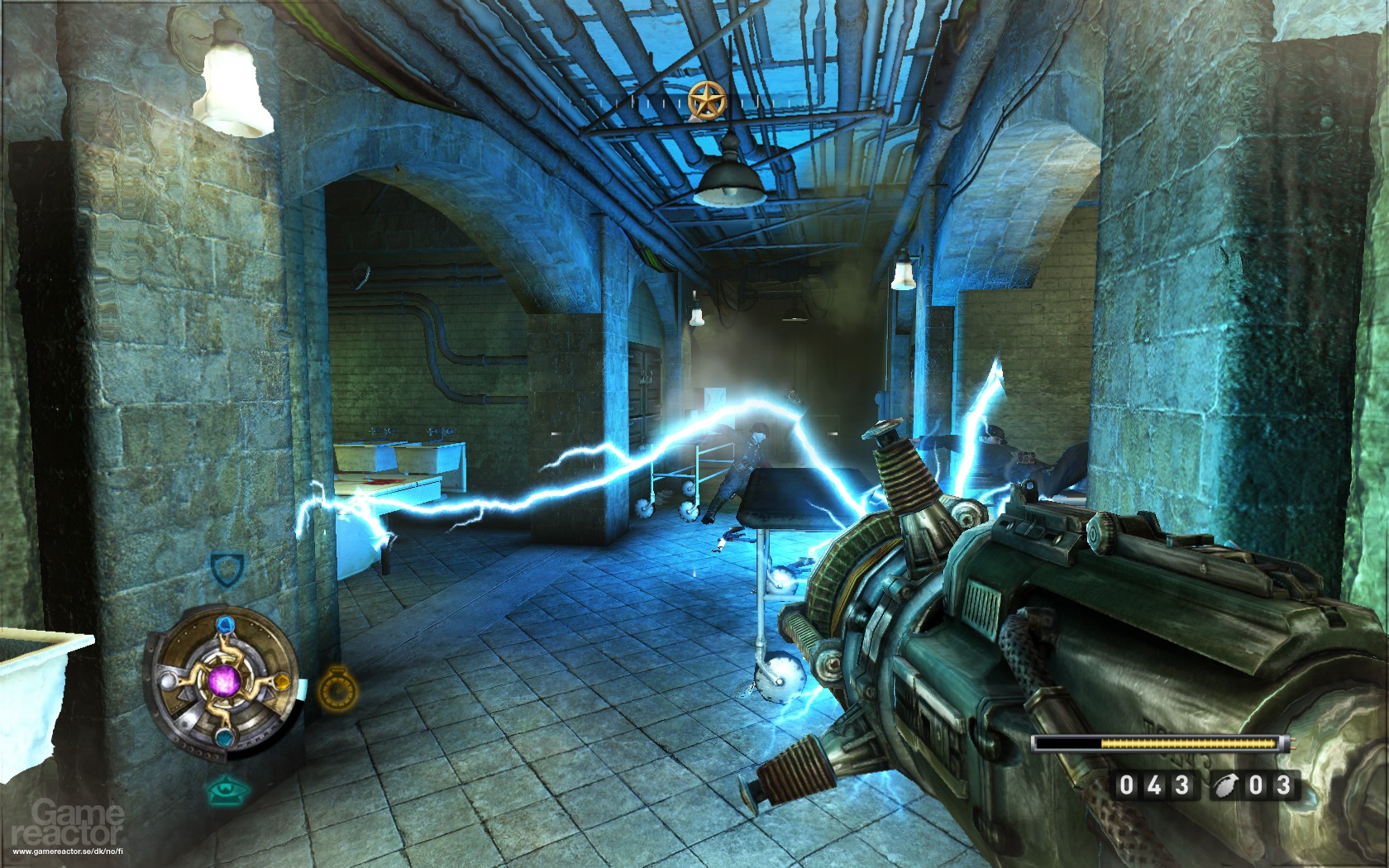Viewport: 1389px width, 868px height.
Task: Click the white crystal on the medallion
Action: coord(168,681)
